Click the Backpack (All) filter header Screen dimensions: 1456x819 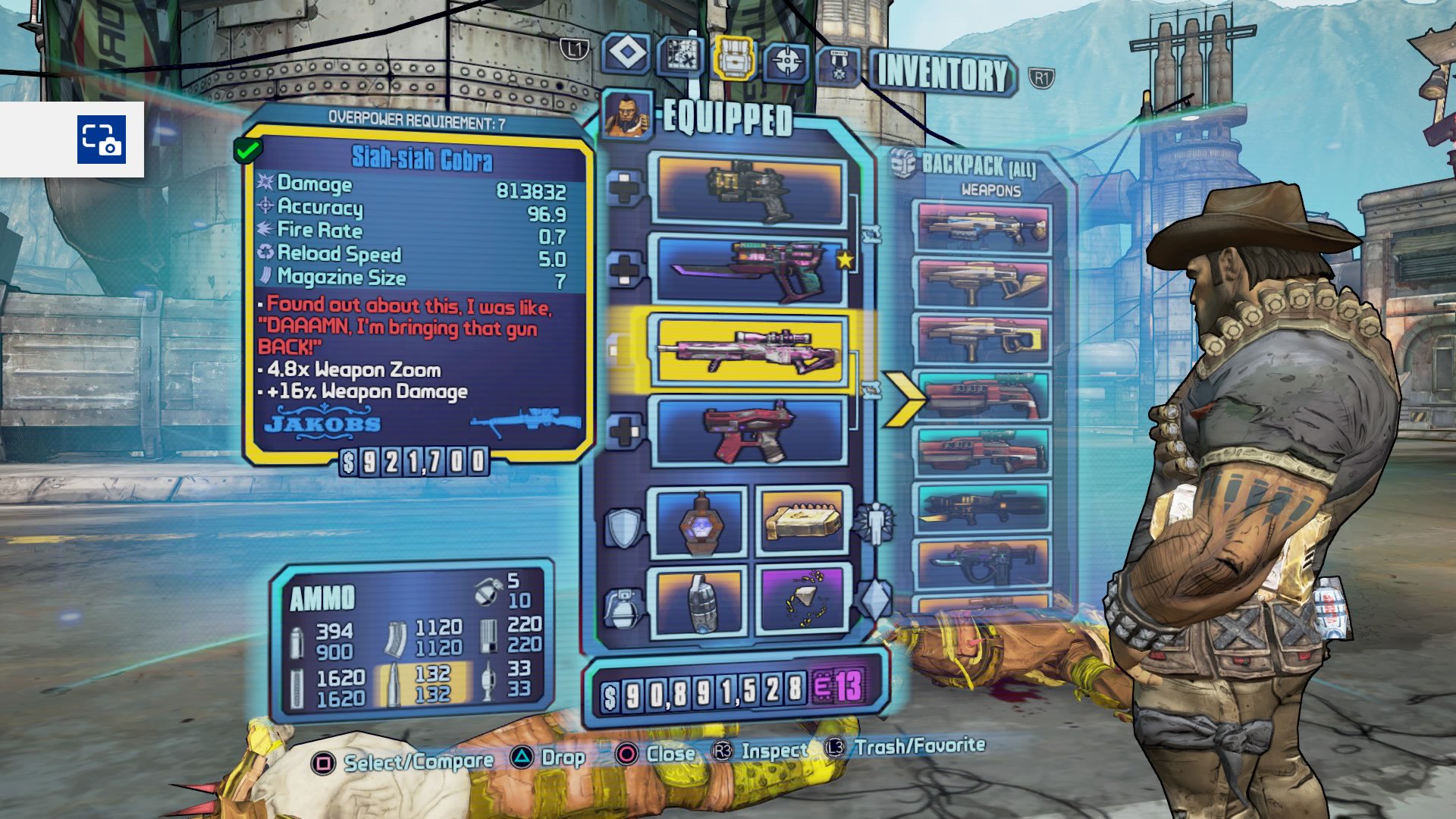pyautogui.click(x=977, y=165)
